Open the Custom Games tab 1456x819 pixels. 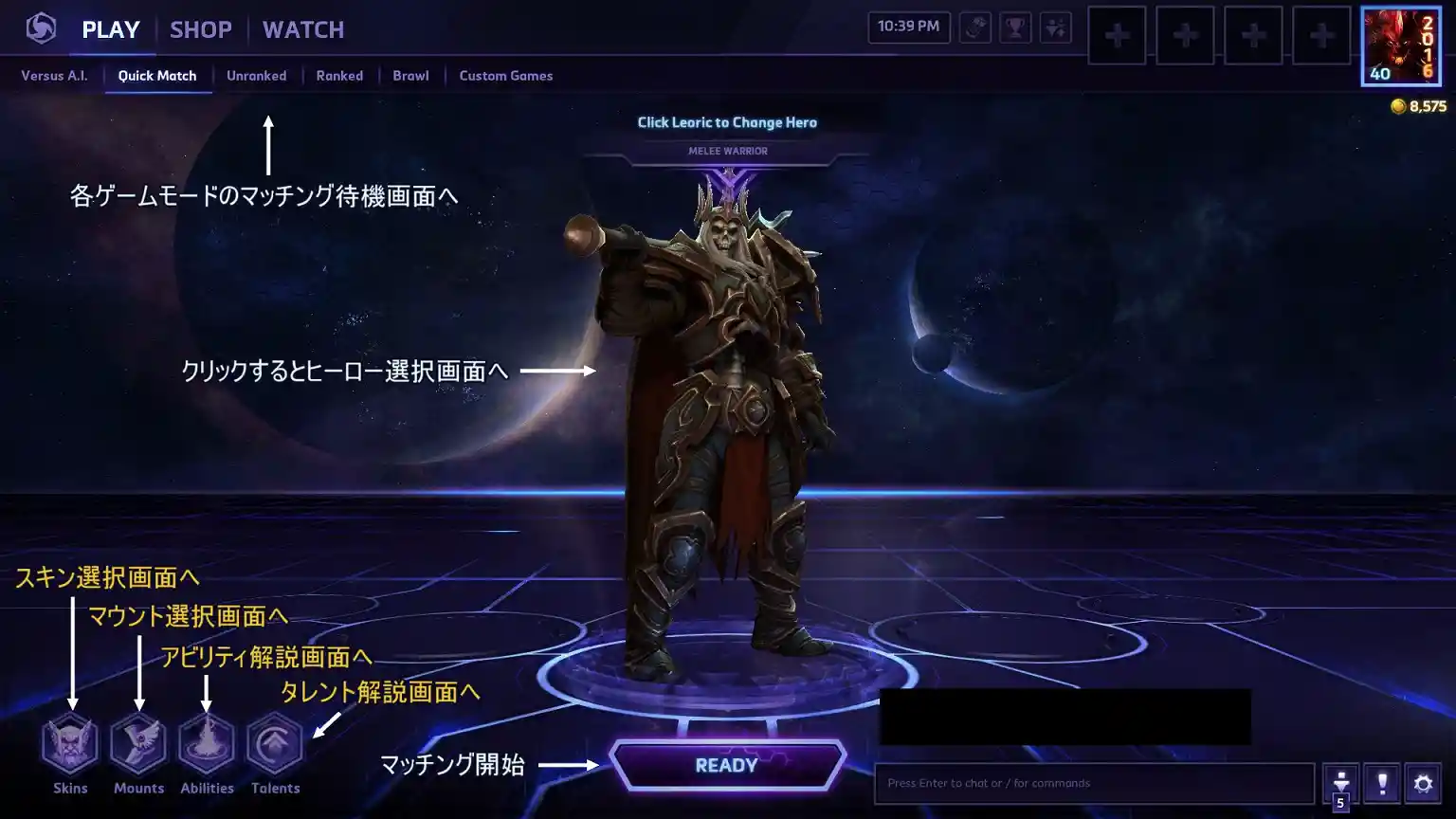506,76
